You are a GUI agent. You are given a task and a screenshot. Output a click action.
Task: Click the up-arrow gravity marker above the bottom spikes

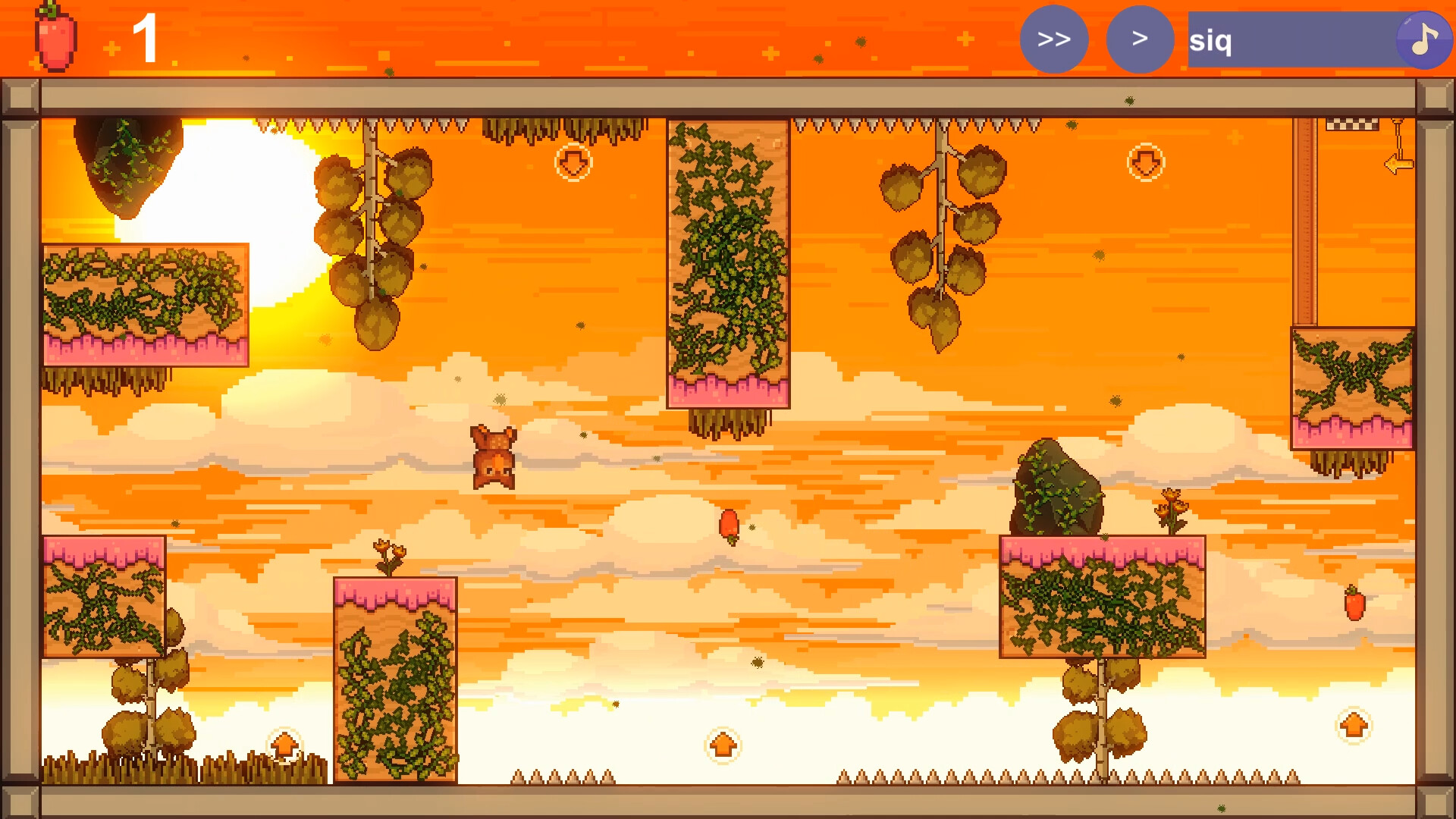click(x=722, y=746)
